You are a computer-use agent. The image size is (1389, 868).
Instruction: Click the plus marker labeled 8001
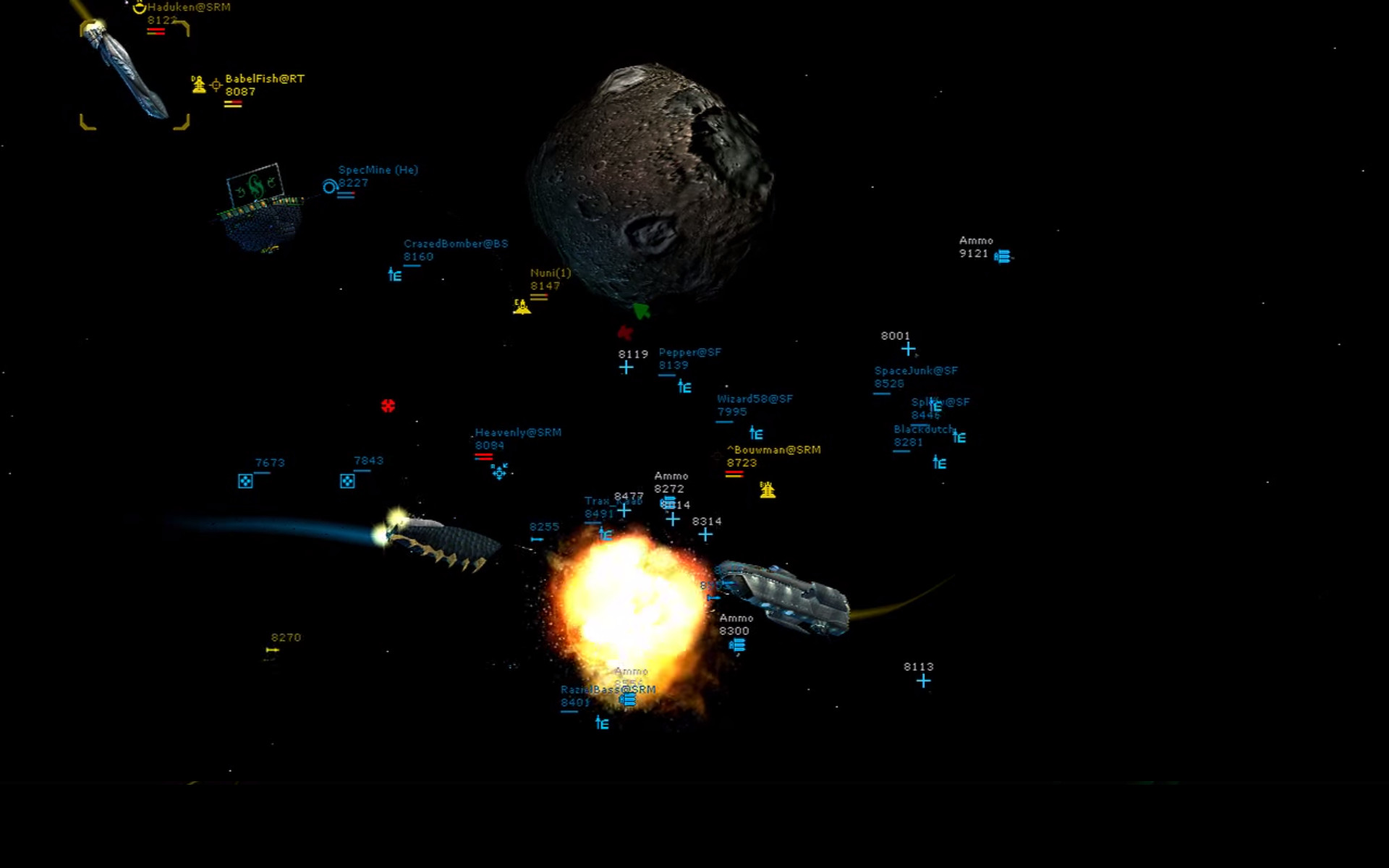click(x=908, y=349)
